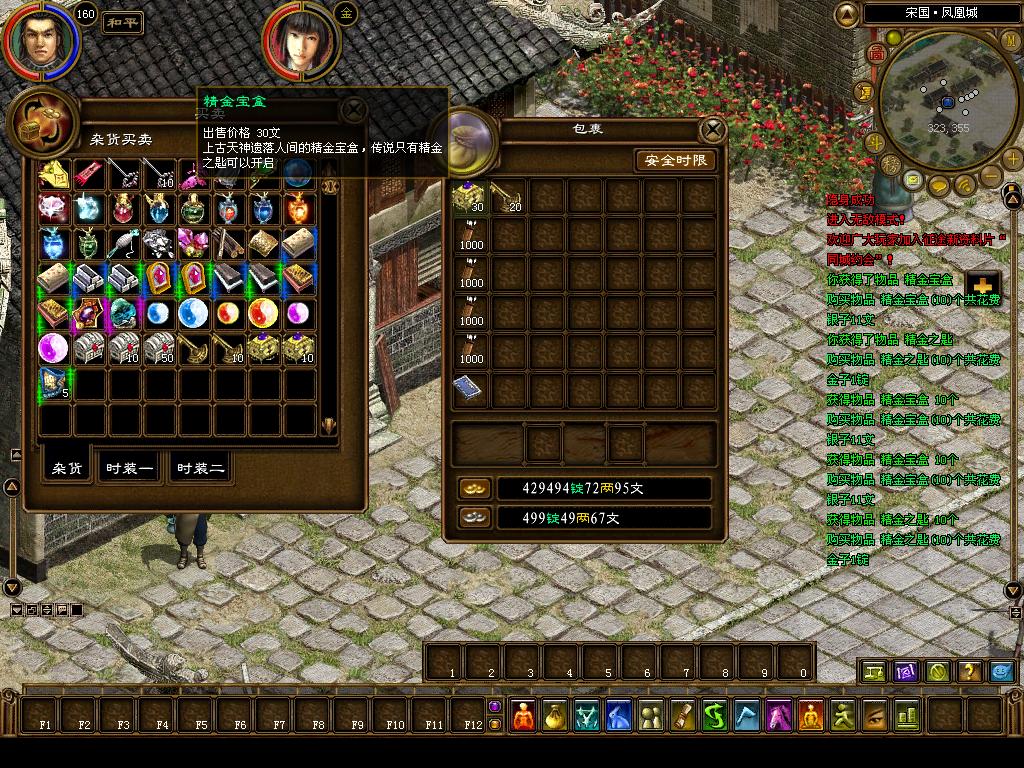Image resolution: width=1024 pixels, height=768 pixels.
Task: Open the character panel from bottom bar
Action: (524, 715)
